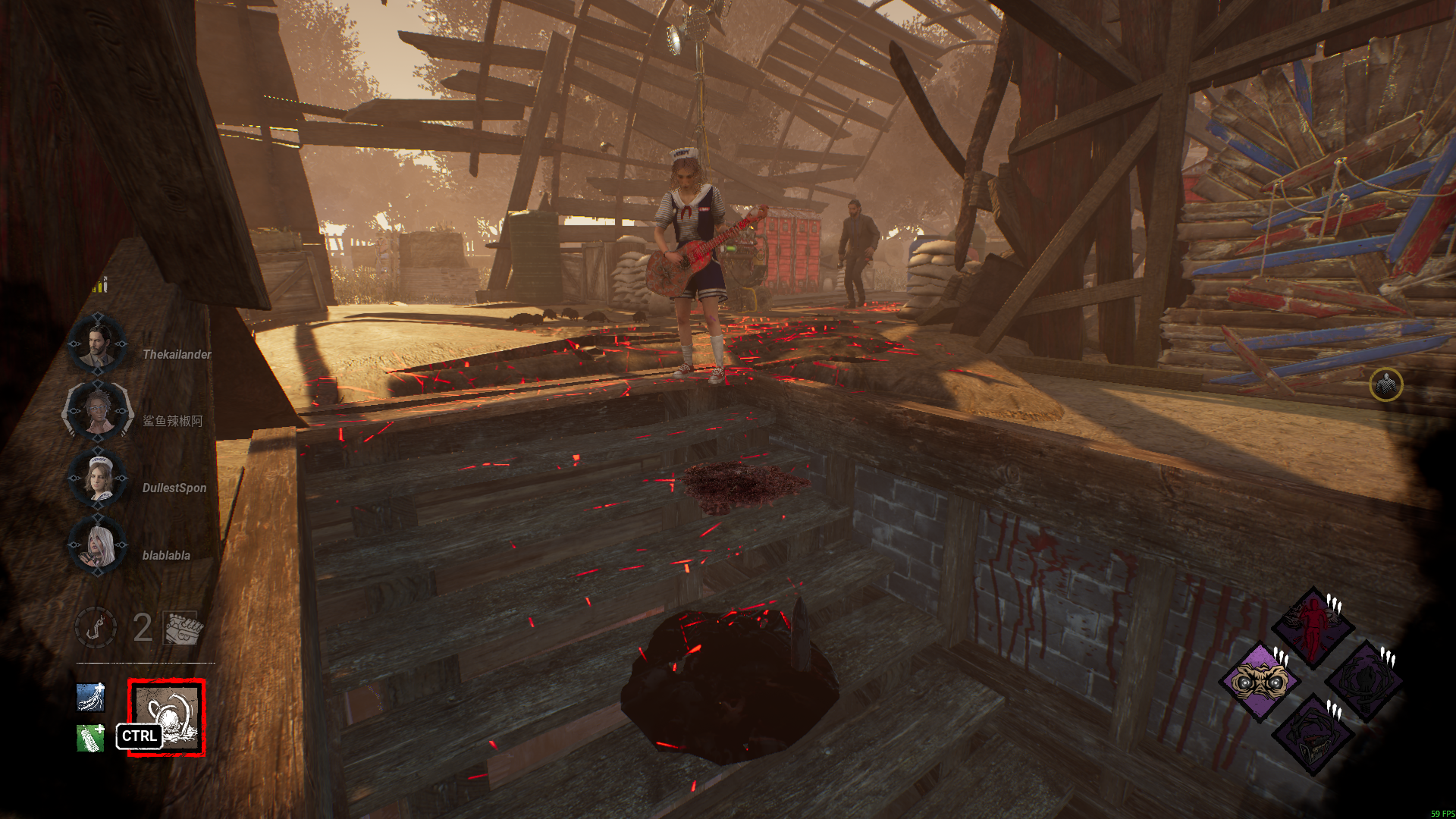Select Thekailander's survivor portrait
Image resolution: width=1456 pixels, height=819 pixels.
(97, 345)
